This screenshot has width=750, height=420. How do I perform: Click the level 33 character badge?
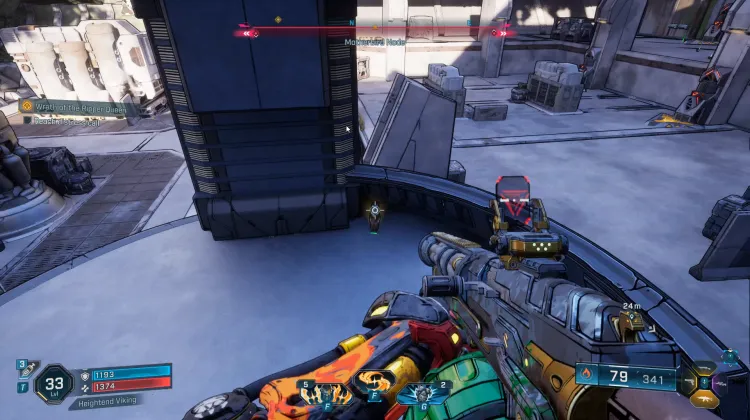pos(53,383)
